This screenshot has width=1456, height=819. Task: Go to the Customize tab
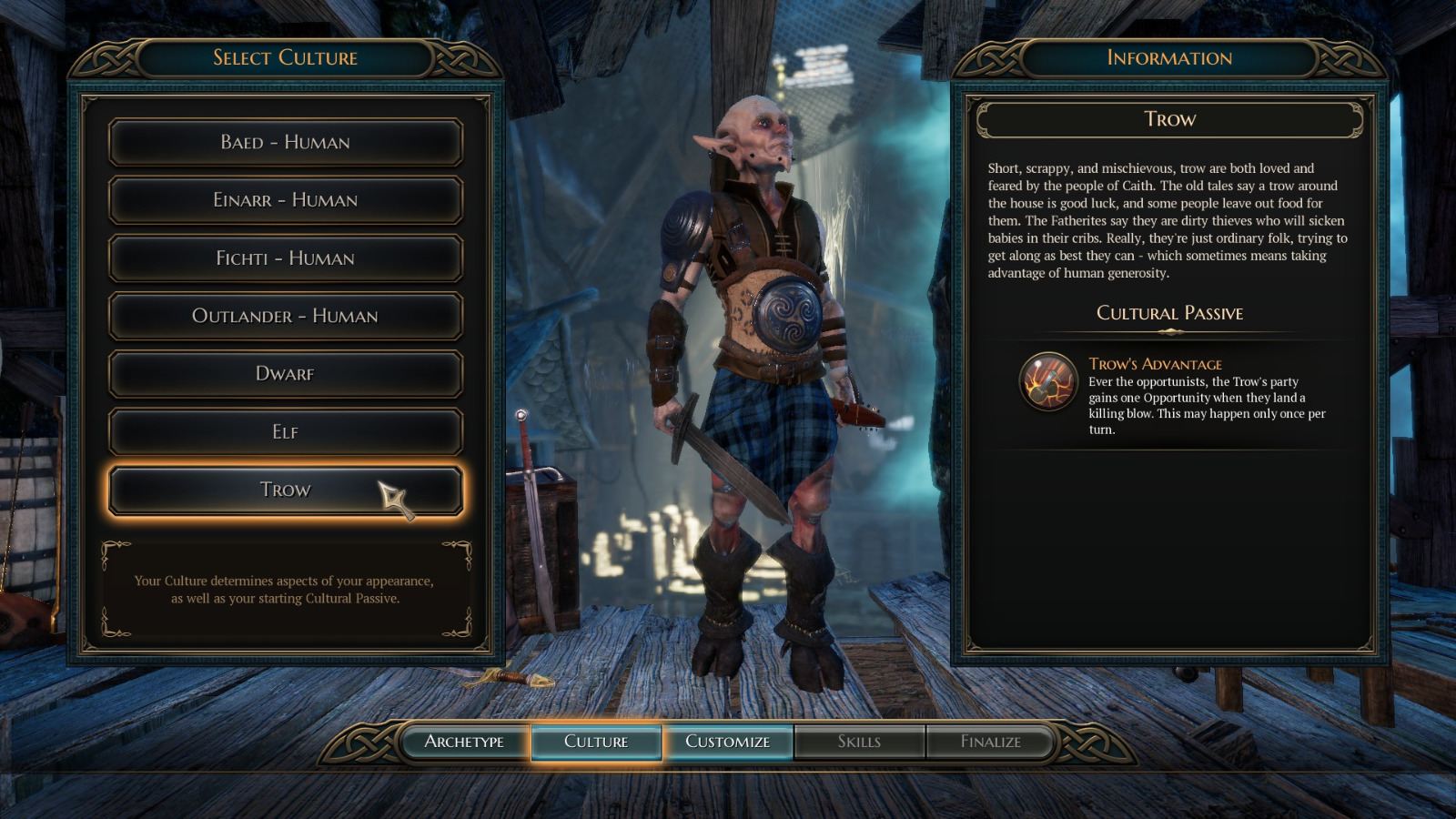click(x=728, y=742)
